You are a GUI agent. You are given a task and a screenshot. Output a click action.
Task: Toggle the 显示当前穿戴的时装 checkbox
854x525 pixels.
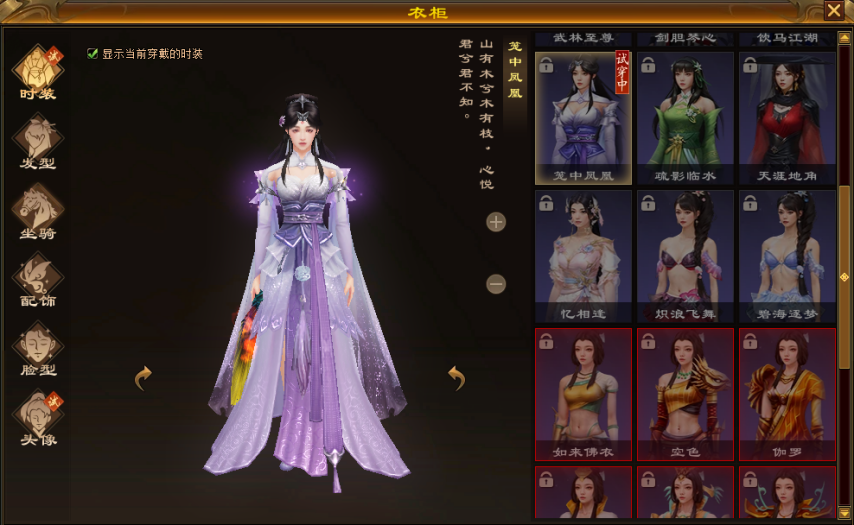[x=93, y=54]
